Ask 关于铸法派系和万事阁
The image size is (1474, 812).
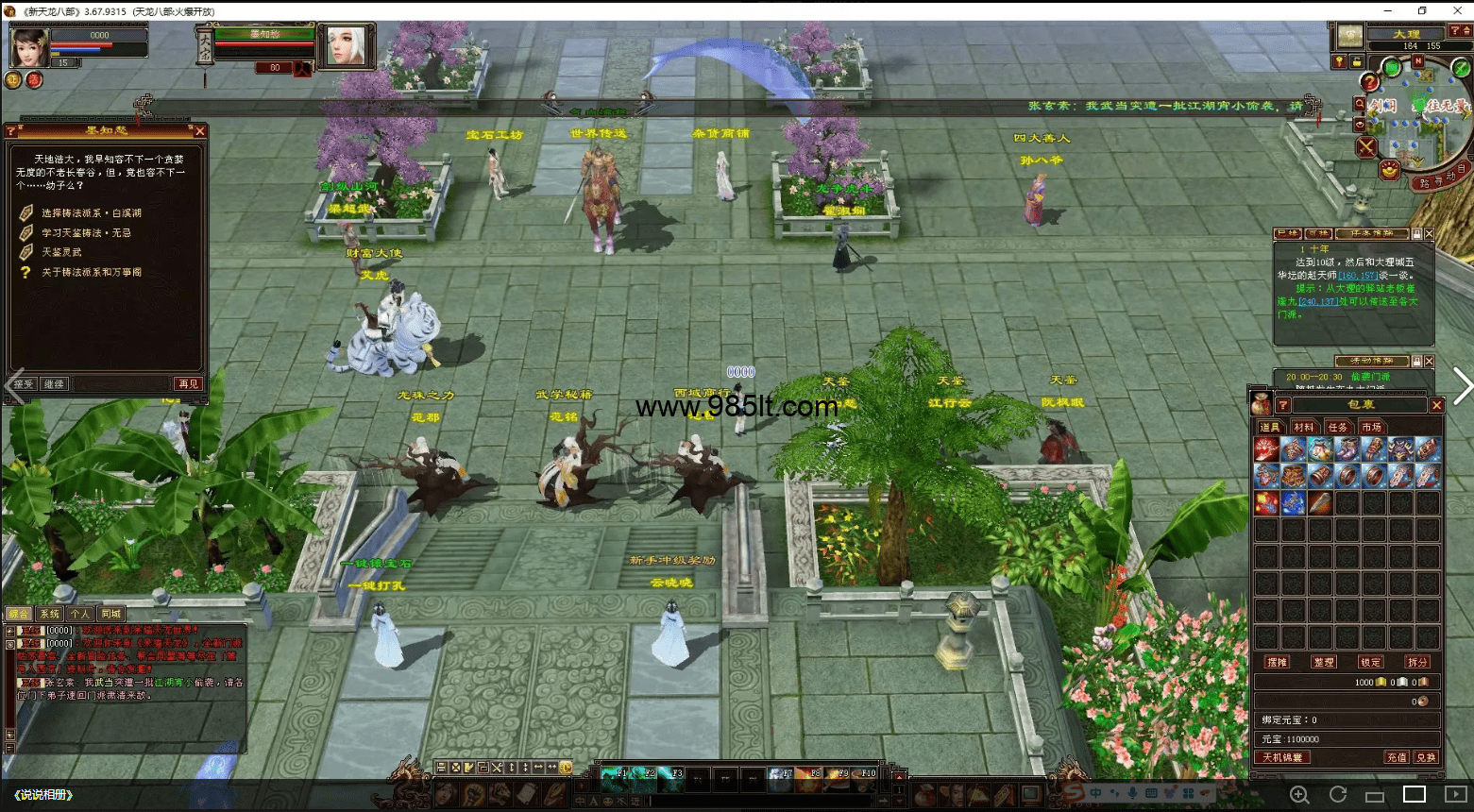point(91,272)
